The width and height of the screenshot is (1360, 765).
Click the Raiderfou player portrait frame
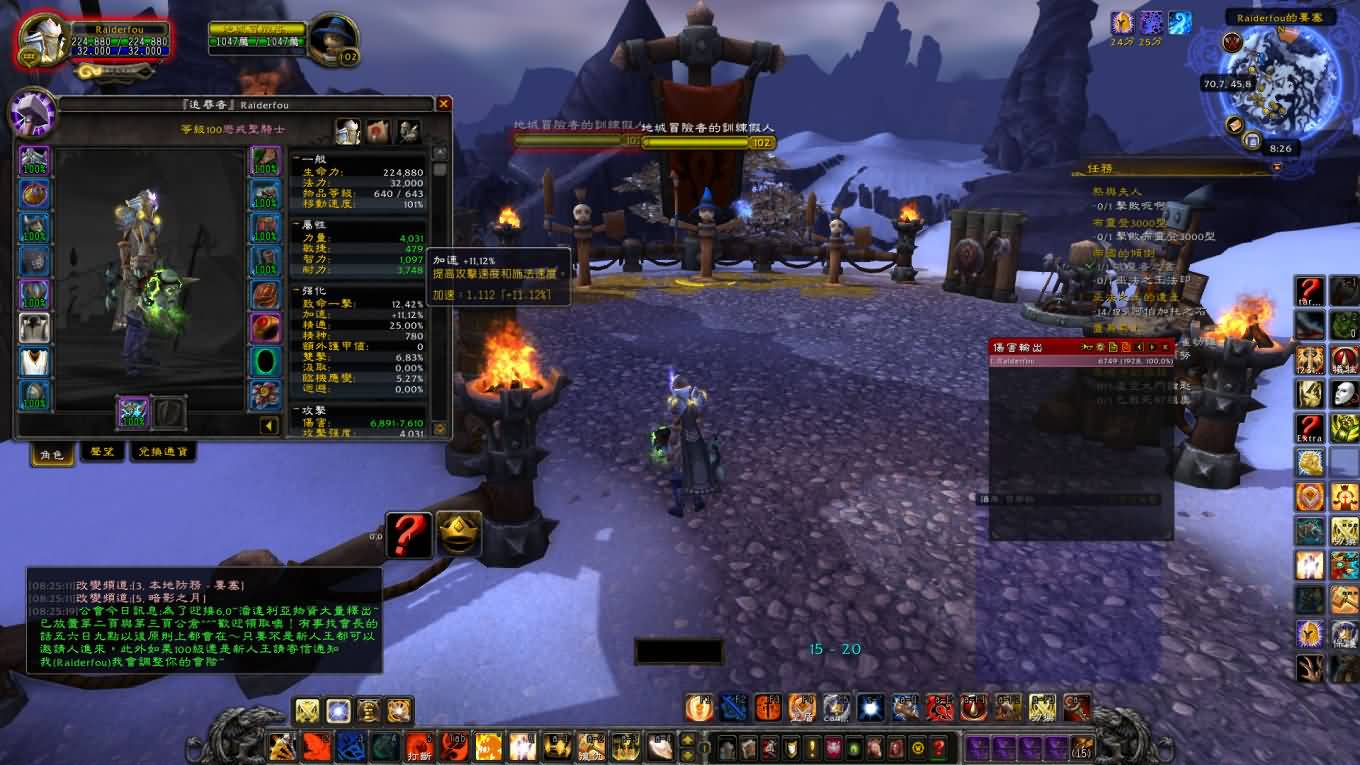click(44, 38)
